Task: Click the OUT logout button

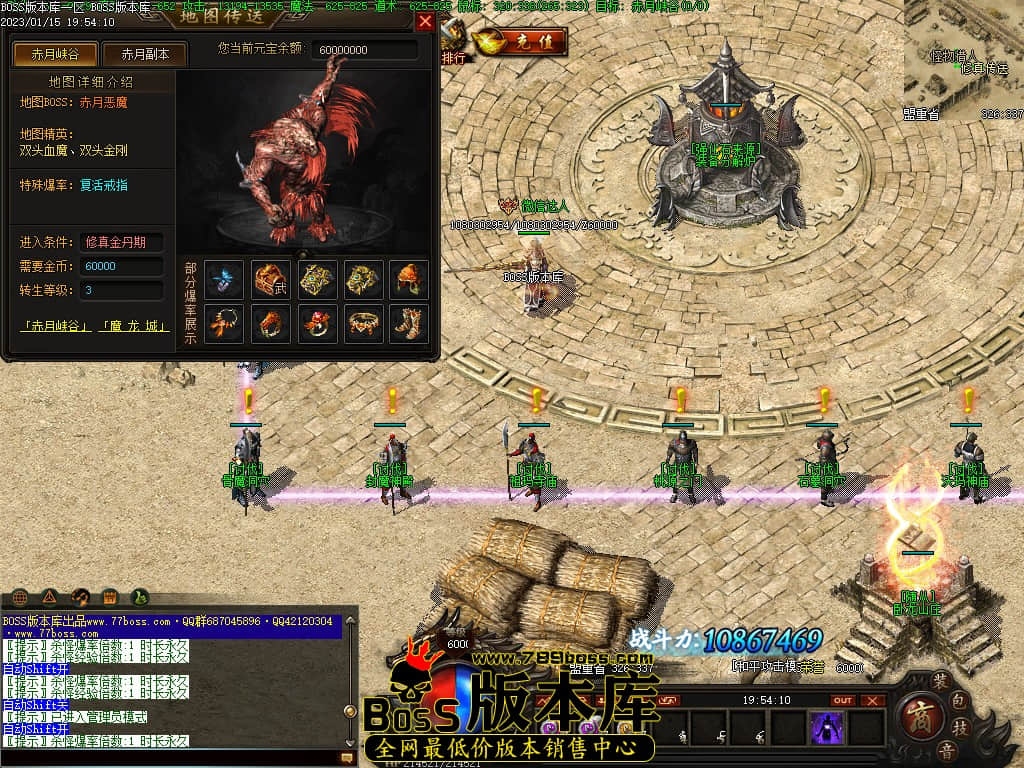Action: coord(843,700)
